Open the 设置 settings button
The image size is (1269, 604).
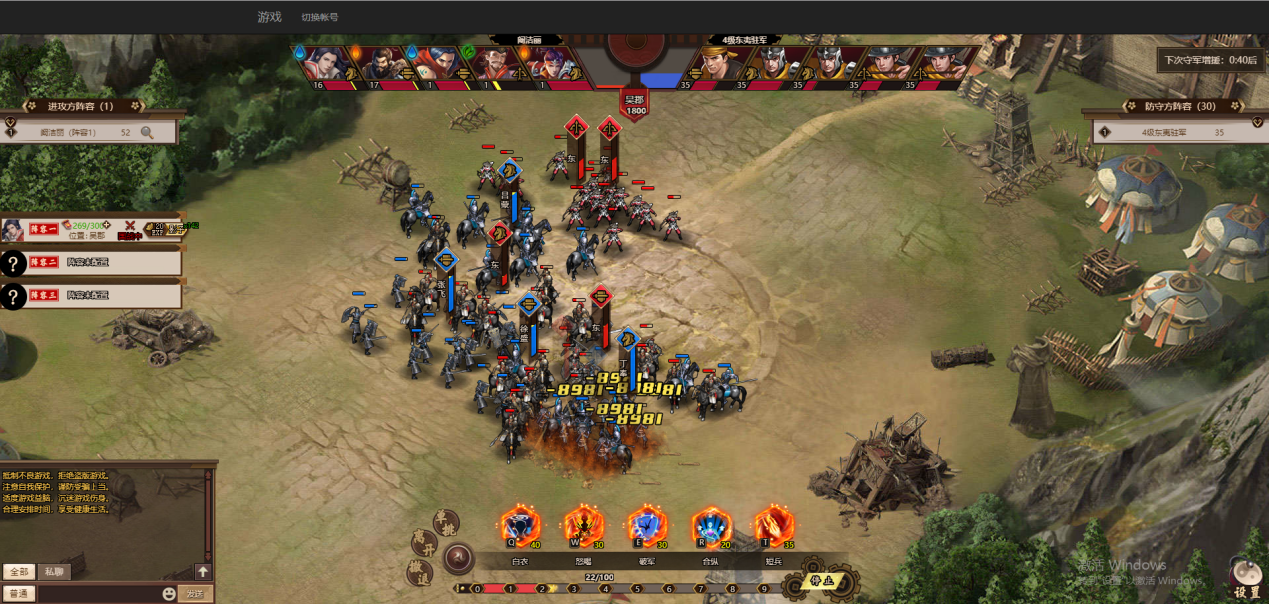point(1246,580)
